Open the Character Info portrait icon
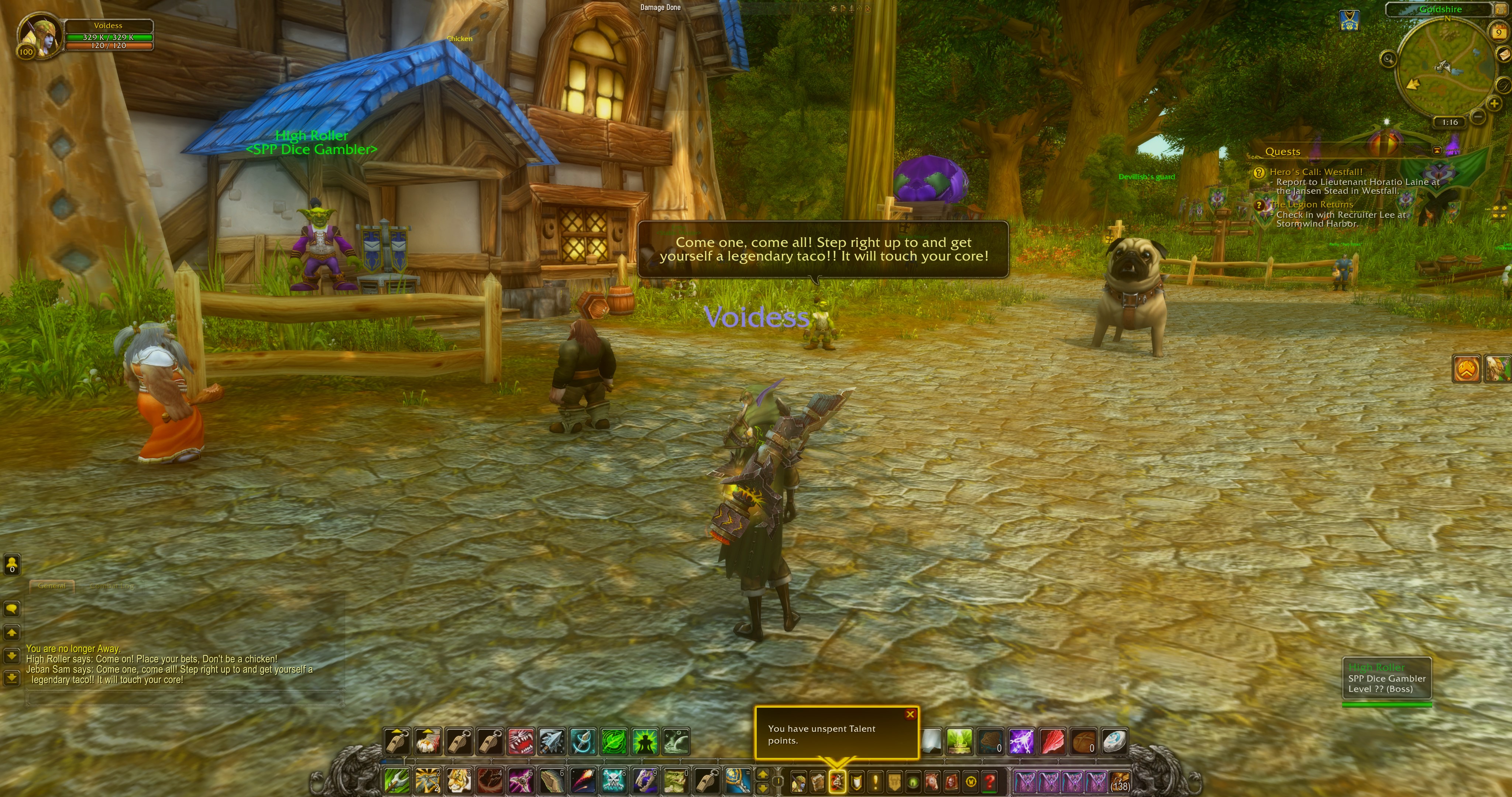 click(x=798, y=782)
